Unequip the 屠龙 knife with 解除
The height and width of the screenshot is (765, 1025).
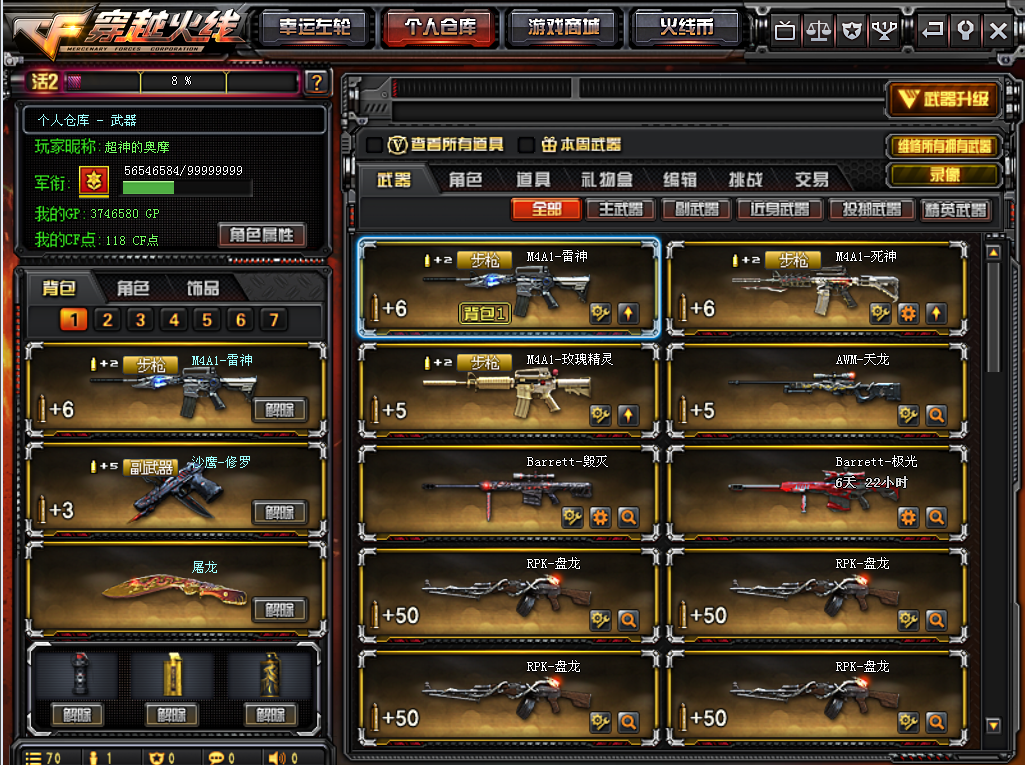click(279, 610)
